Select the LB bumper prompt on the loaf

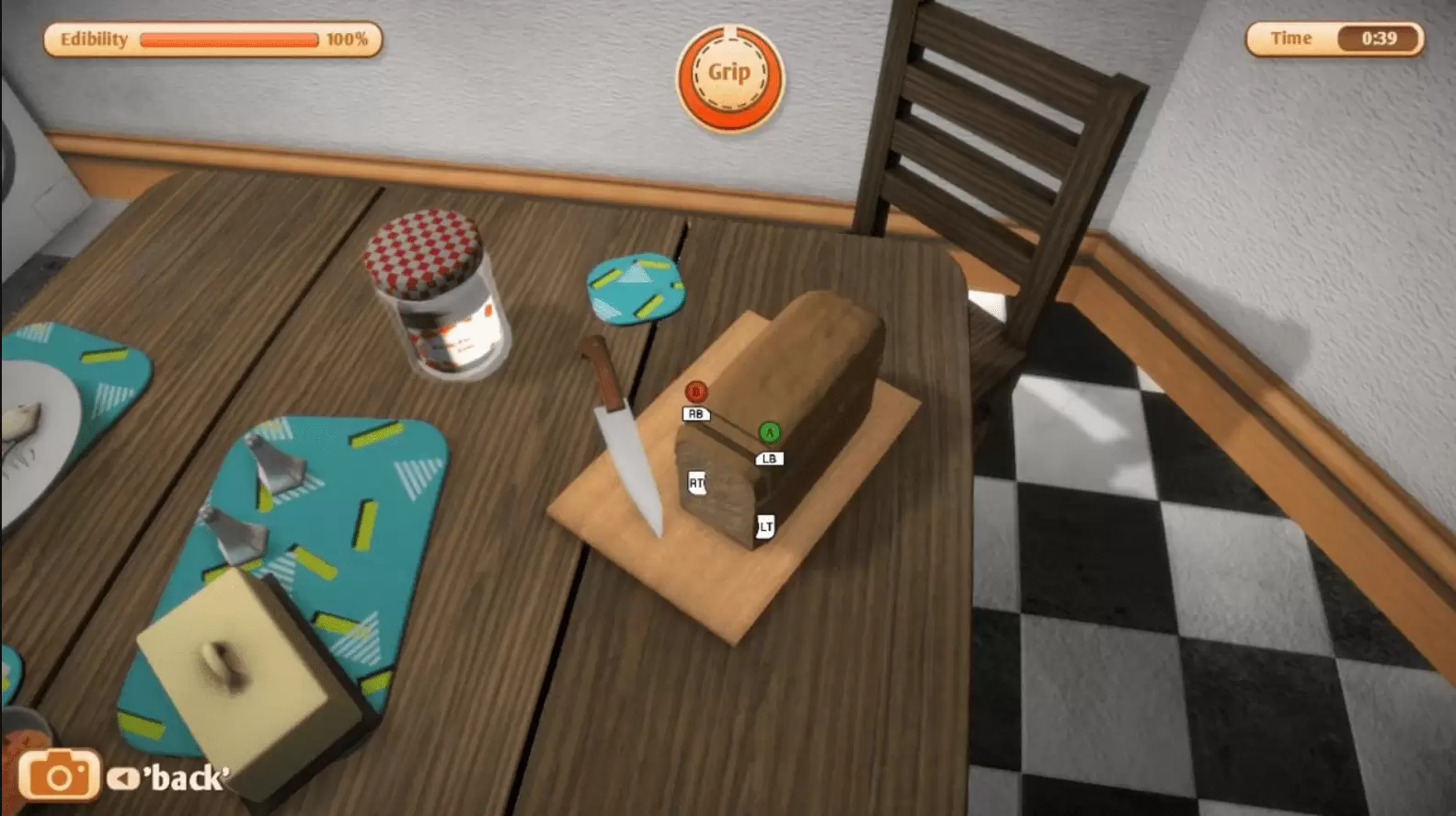(x=771, y=457)
